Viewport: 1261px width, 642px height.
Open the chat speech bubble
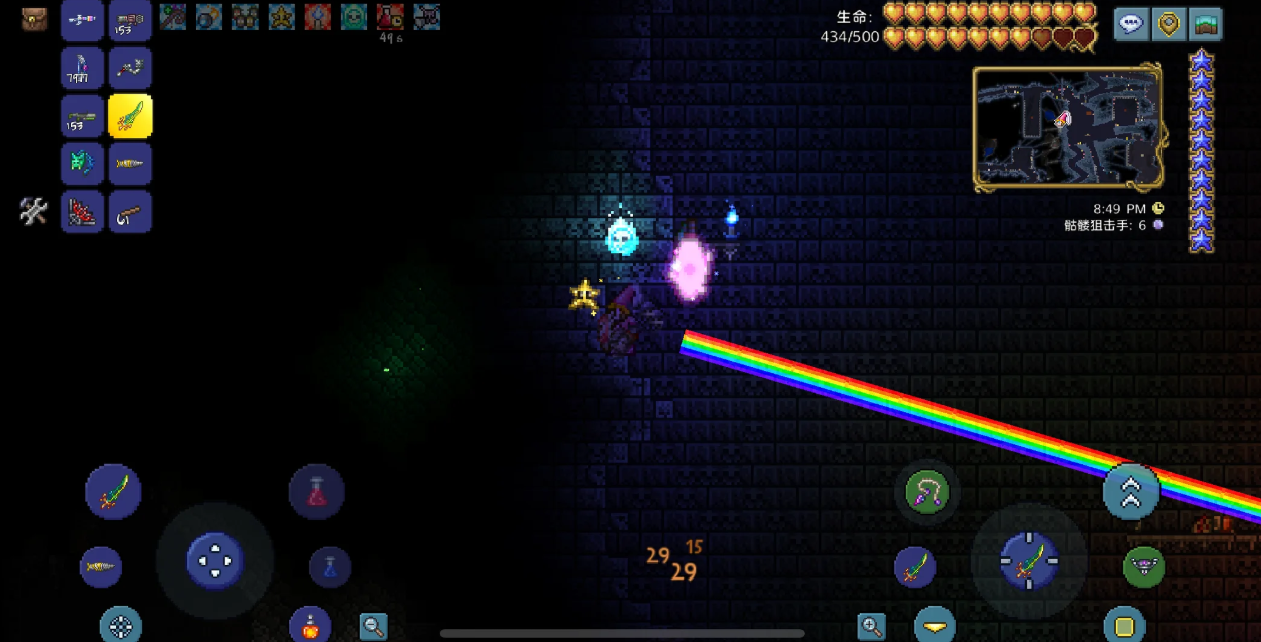pos(1132,24)
